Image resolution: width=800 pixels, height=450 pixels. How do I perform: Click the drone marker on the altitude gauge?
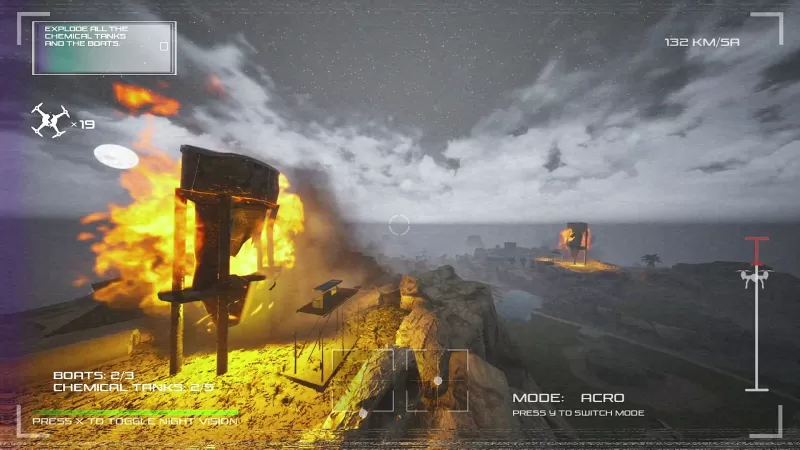[x=755, y=275]
